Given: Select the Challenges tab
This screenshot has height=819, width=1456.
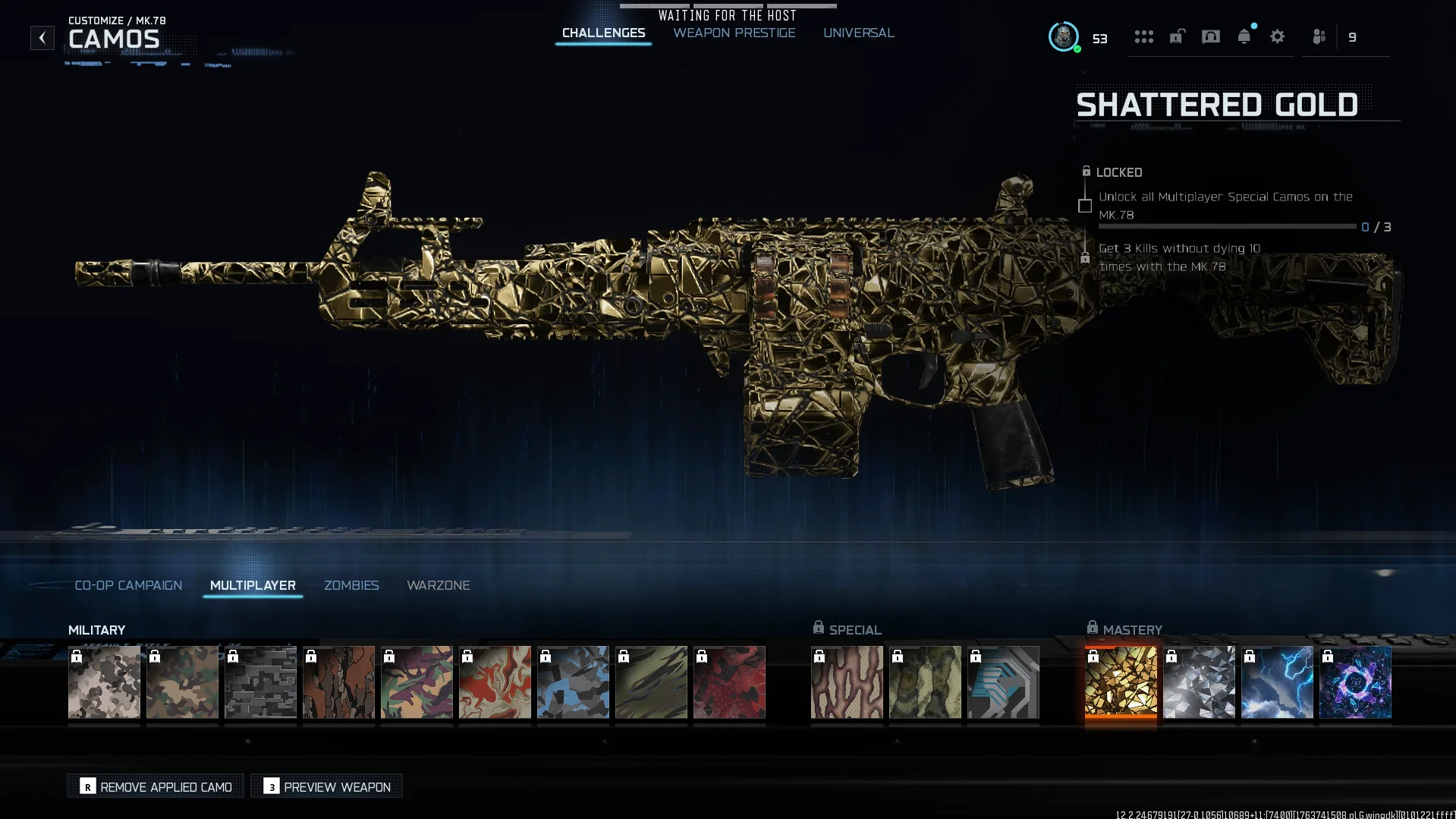Looking at the screenshot, I should click(x=603, y=33).
